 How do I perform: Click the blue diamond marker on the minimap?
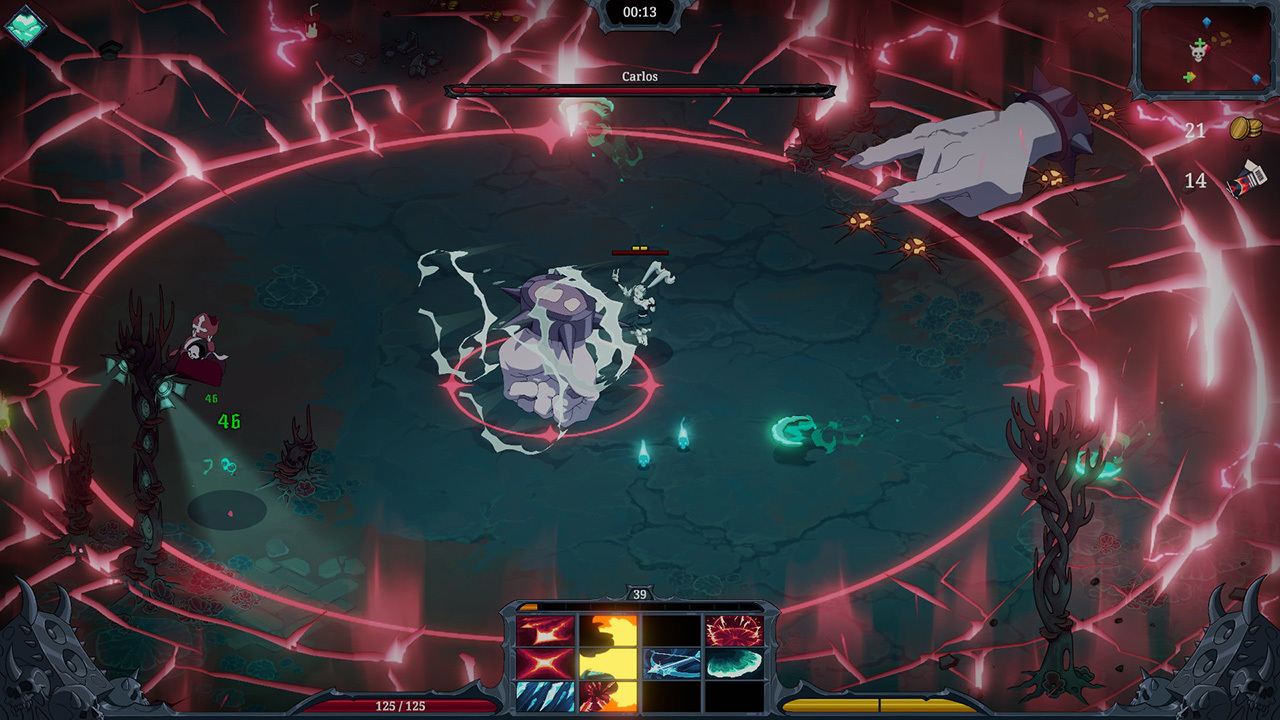1205,22
